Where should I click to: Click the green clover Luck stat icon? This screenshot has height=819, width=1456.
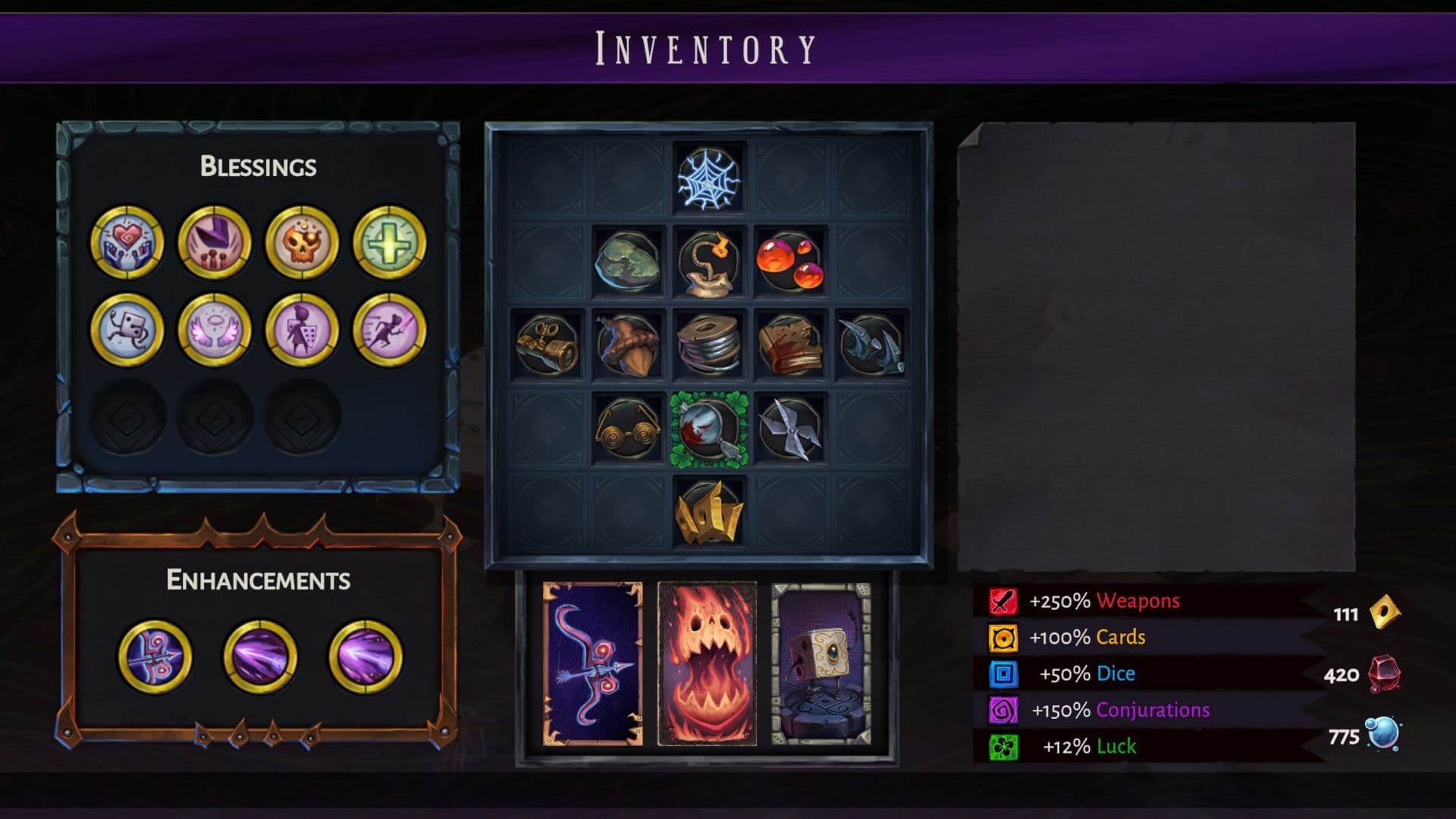tap(1003, 745)
